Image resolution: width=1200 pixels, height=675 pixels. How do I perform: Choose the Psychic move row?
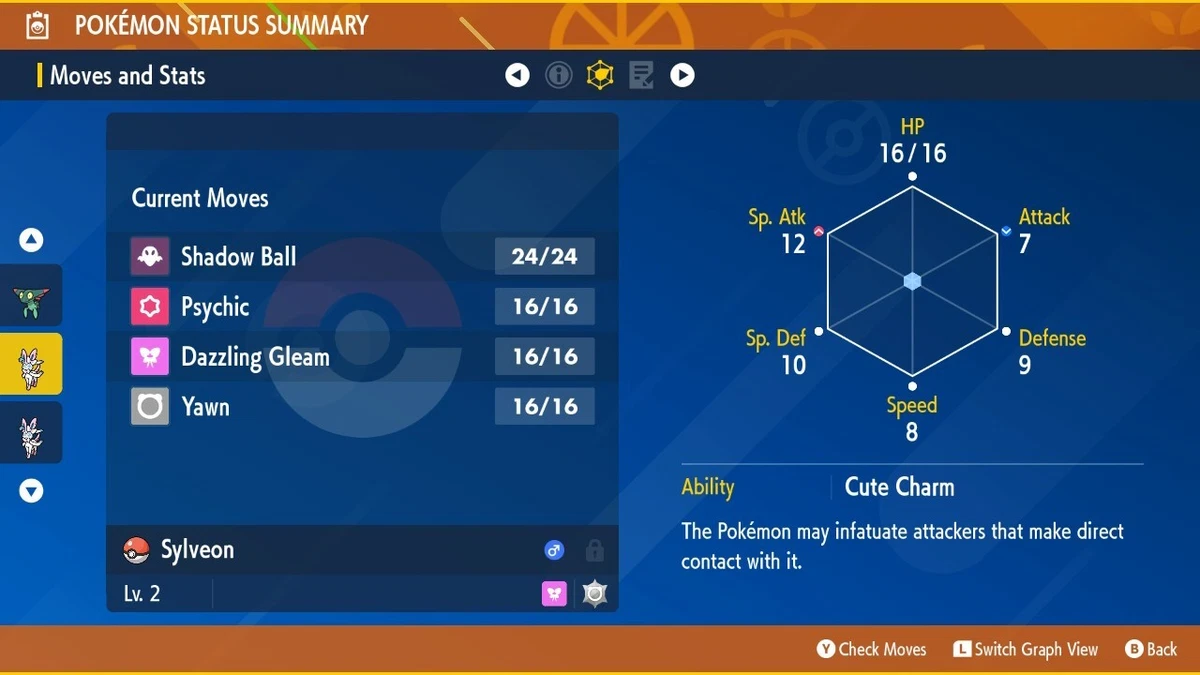362,307
